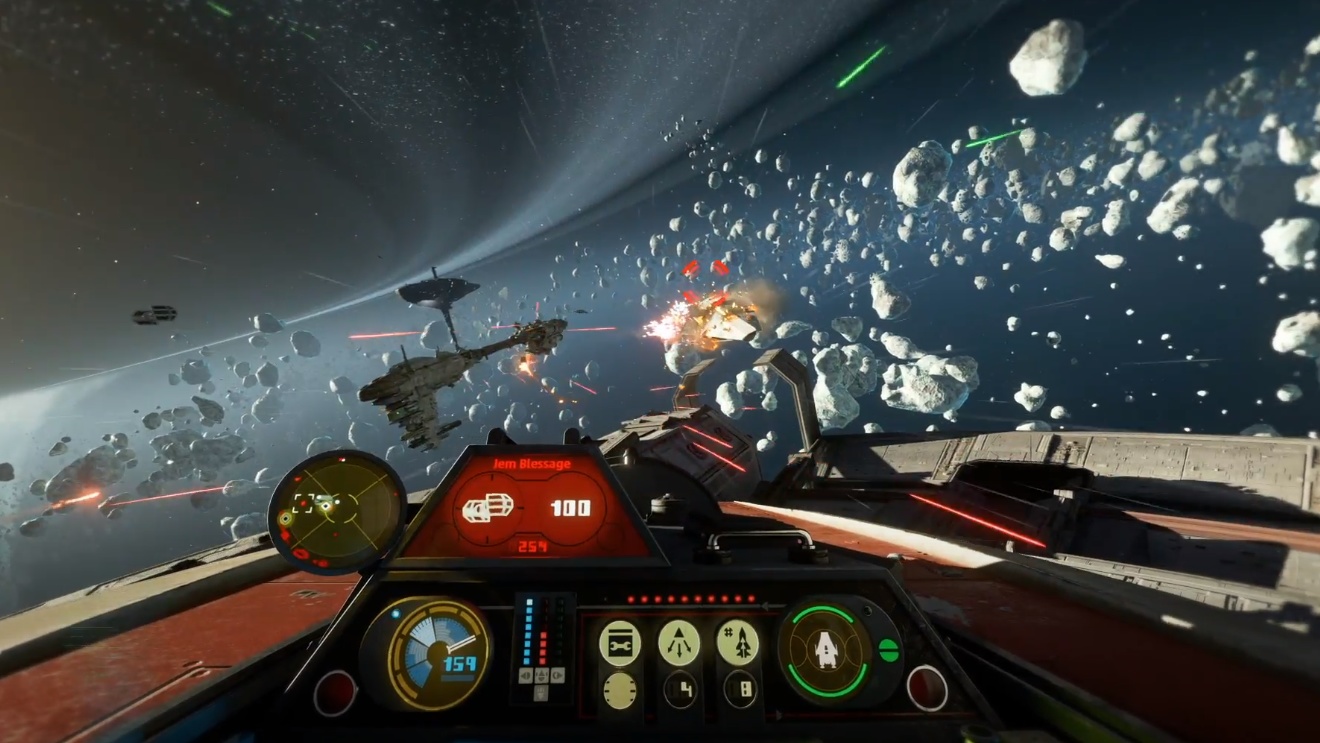Select the rocket ordnance ability icon
Image resolution: width=1320 pixels, height=743 pixels.
click(738, 643)
